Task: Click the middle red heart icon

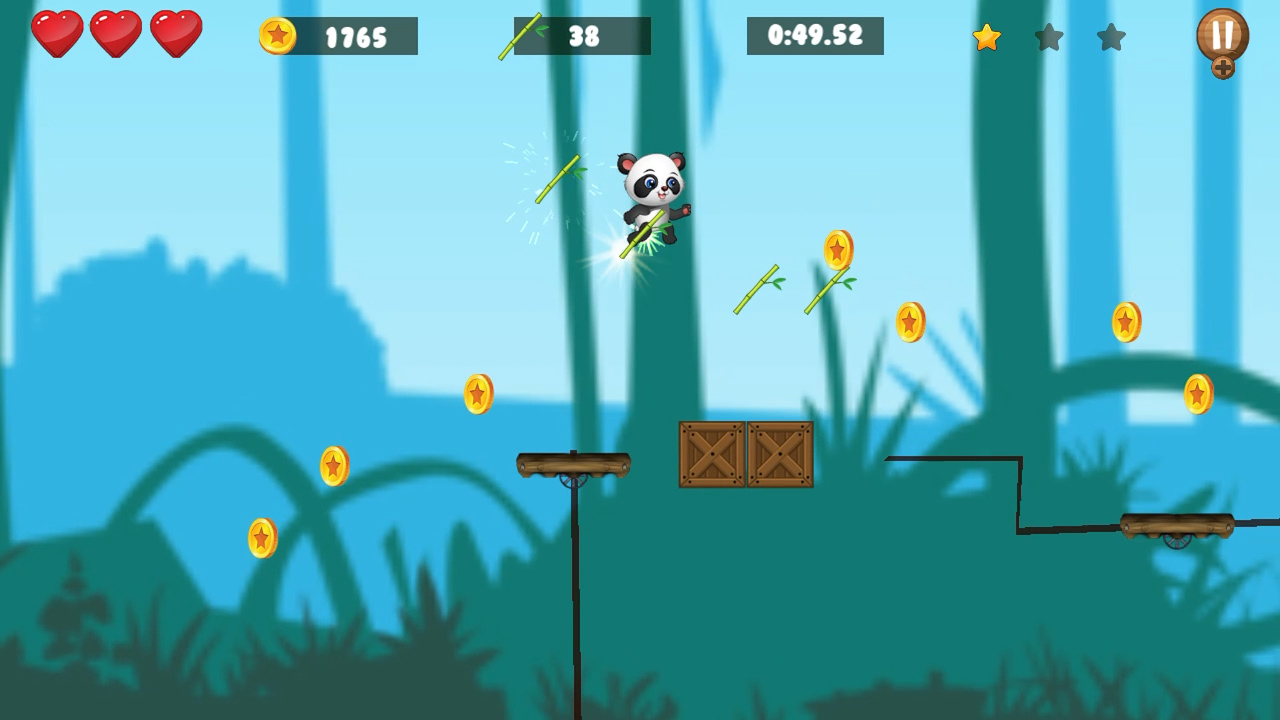Action: click(x=117, y=33)
